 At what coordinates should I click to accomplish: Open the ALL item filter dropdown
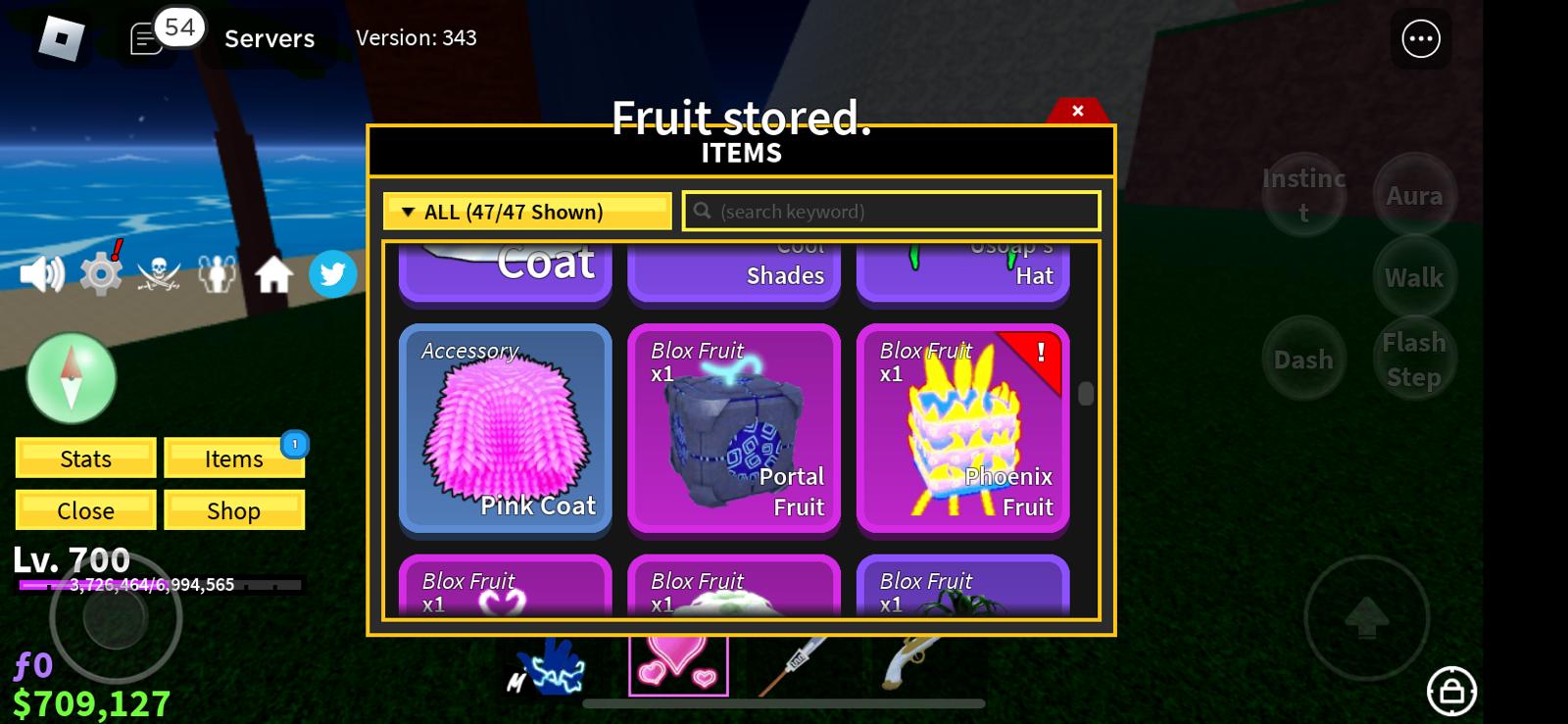pos(526,212)
